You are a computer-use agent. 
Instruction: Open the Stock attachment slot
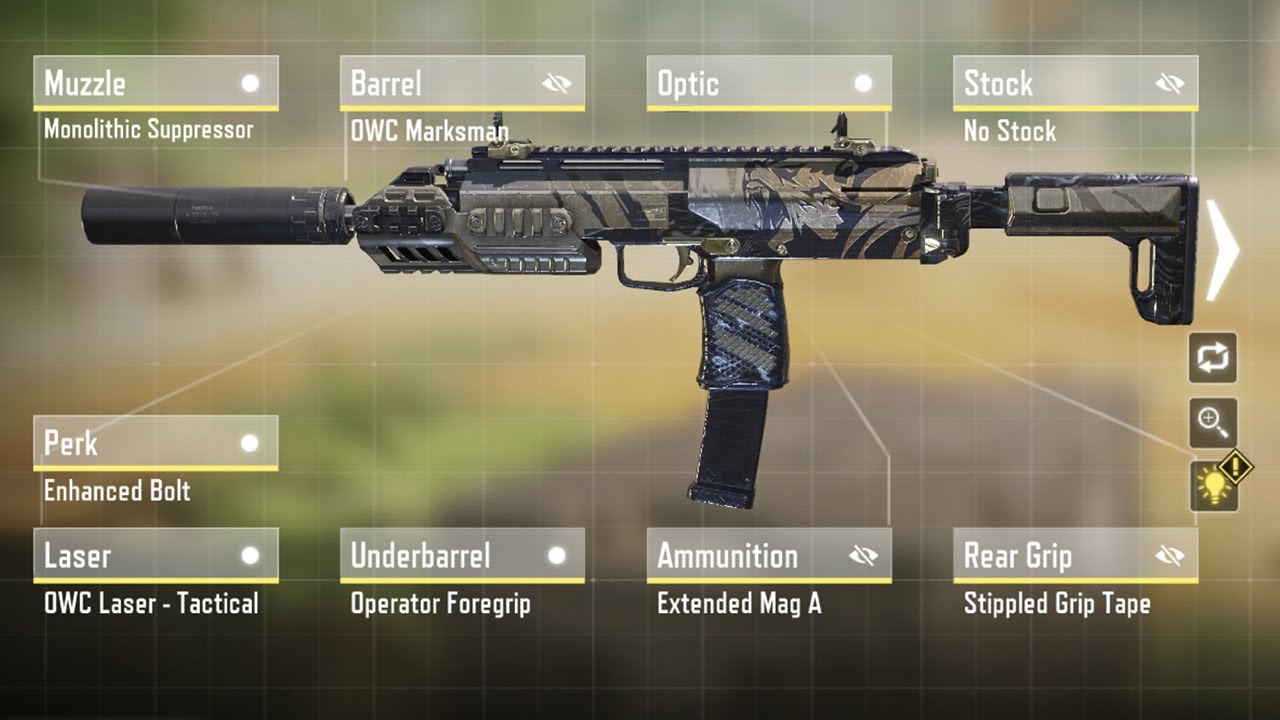click(1050, 84)
